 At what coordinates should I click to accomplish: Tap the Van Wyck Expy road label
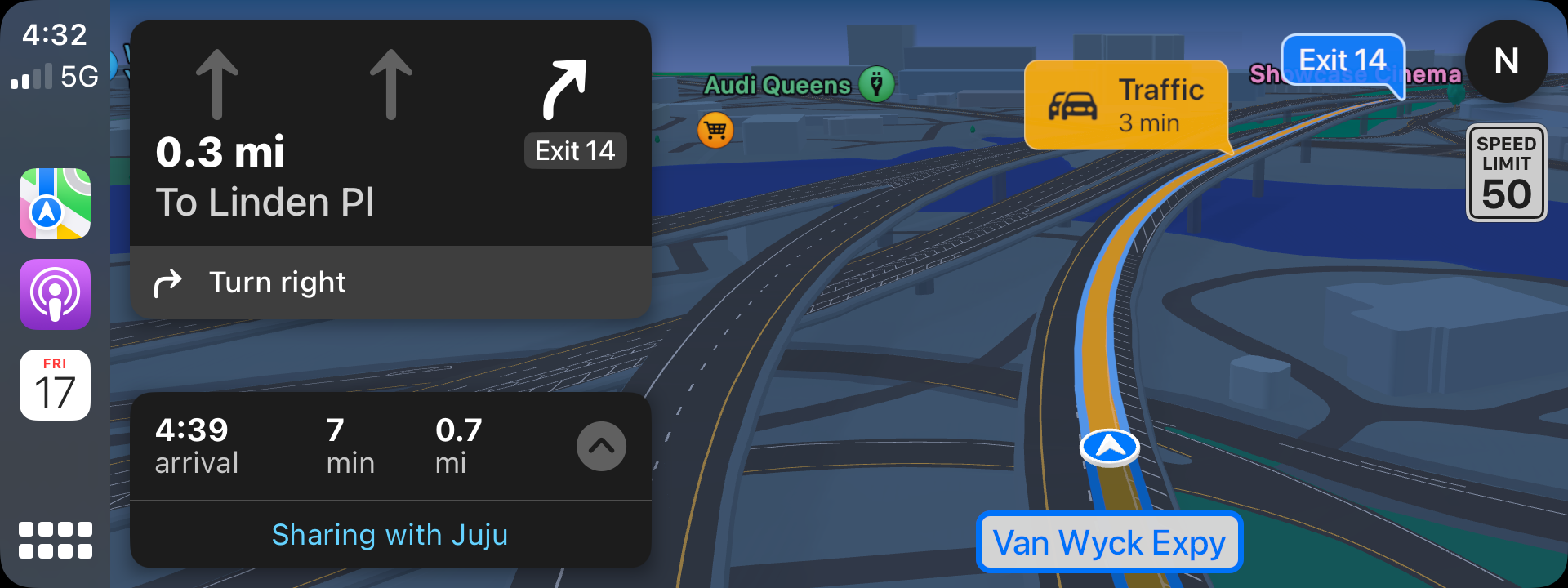[1109, 542]
